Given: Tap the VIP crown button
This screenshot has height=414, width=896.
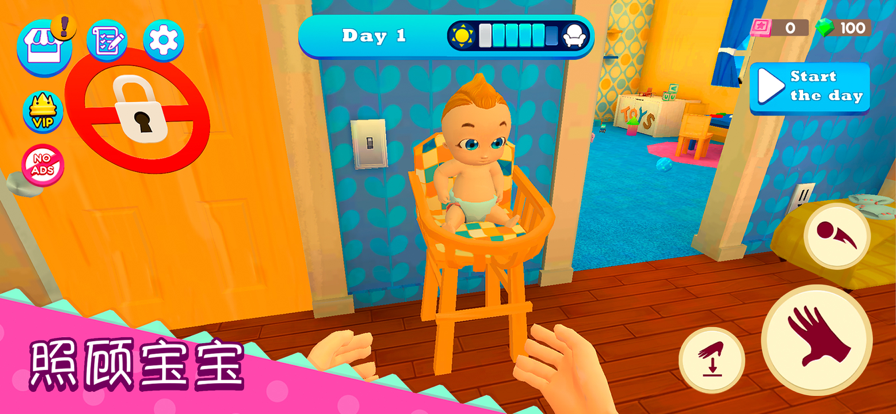Looking at the screenshot, I should 43,111.
